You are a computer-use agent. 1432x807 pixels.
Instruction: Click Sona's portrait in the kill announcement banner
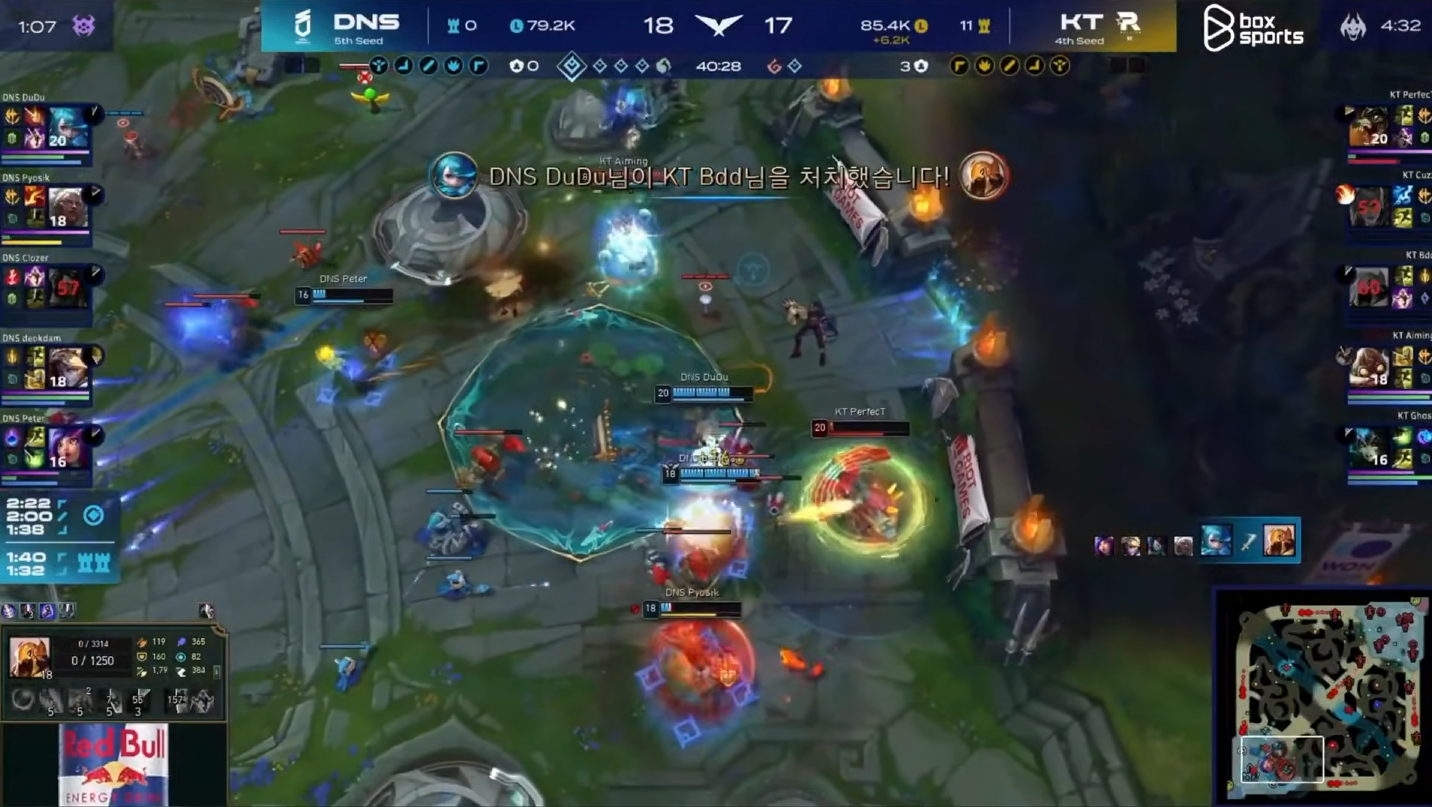pyautogui.click(x=453, y=175)
